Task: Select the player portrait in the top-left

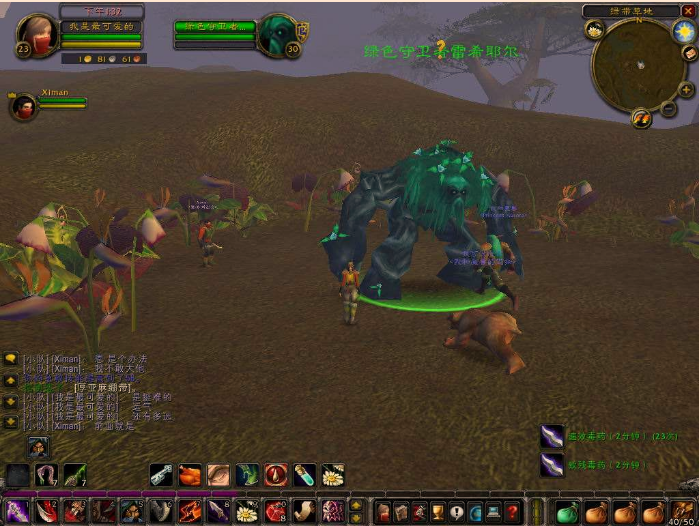Action: (x=36, y=37)
